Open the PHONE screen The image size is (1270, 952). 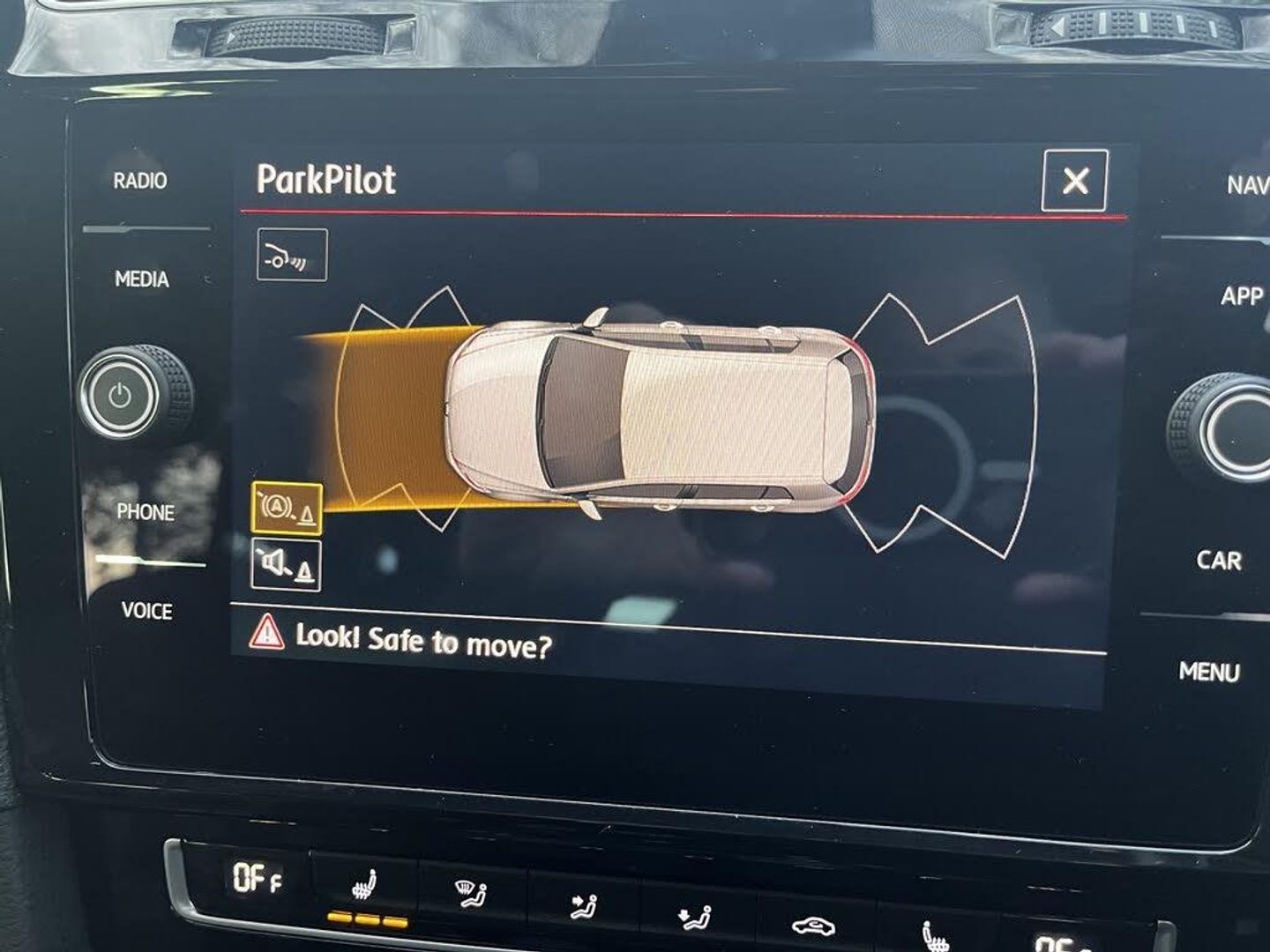coord(146,512)
